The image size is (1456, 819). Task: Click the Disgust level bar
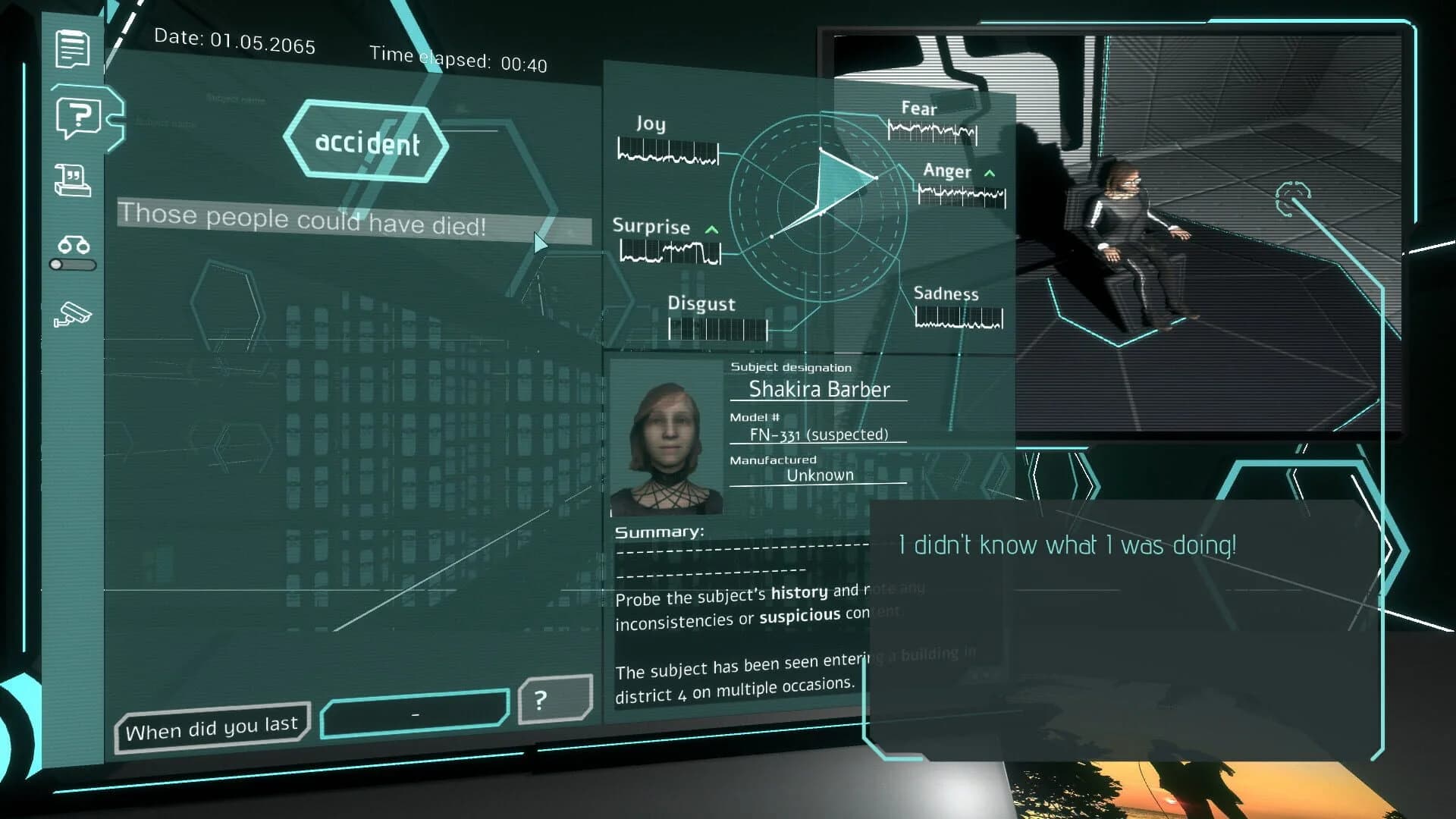point(717,328)
